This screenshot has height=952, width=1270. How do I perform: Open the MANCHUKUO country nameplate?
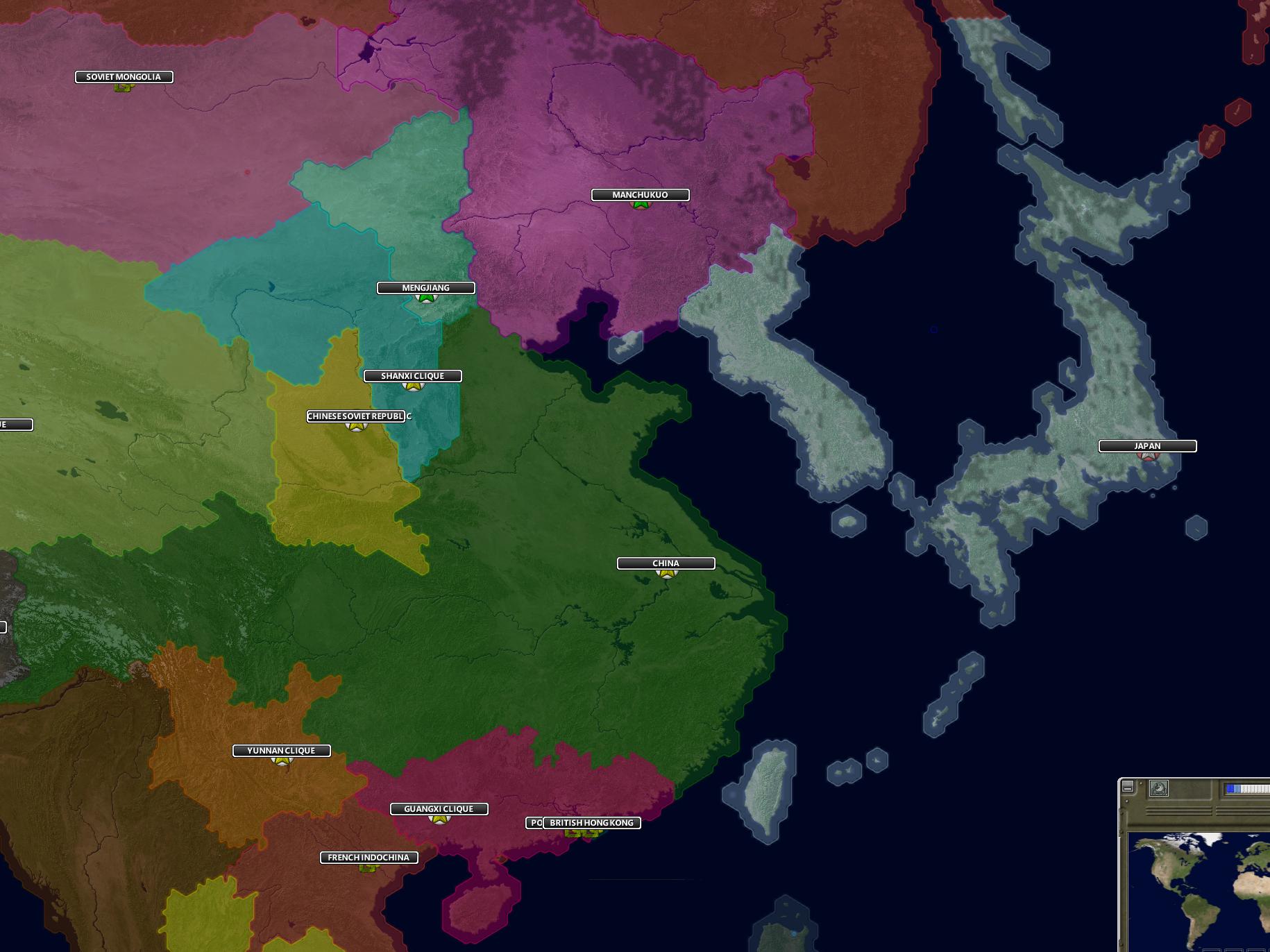pyautogui.click(x=641, y=195)
